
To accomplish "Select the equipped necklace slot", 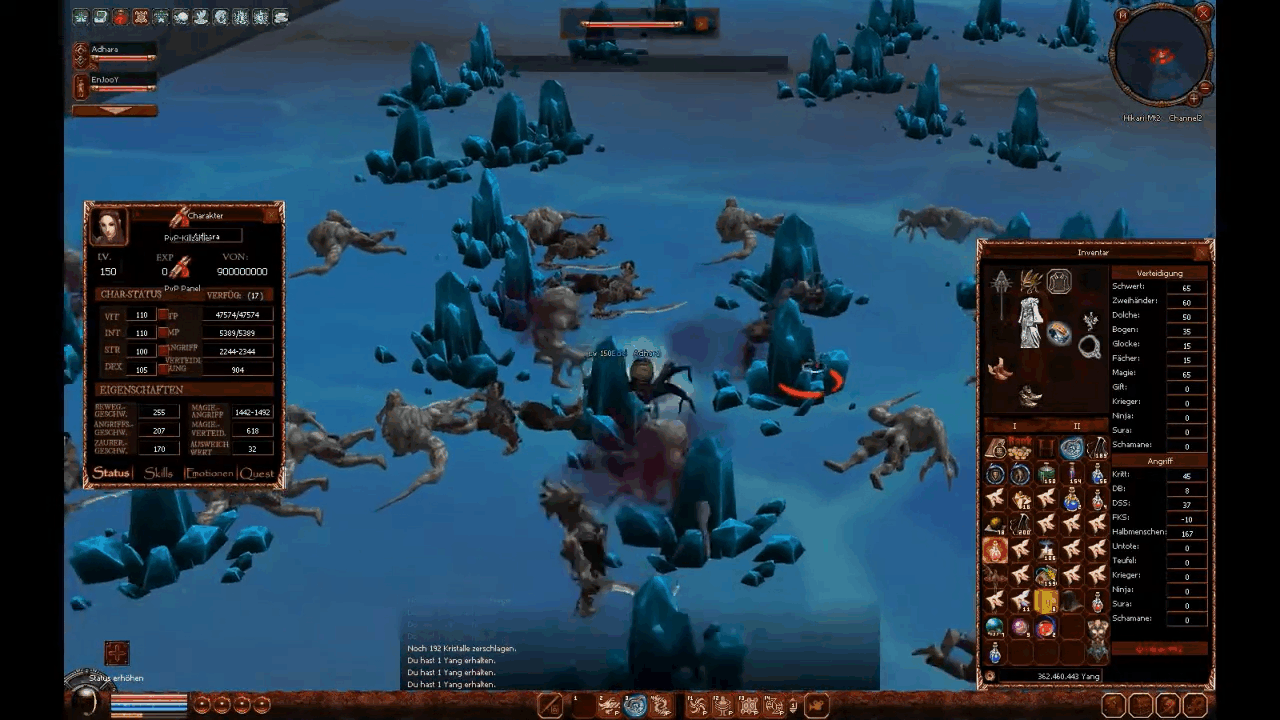I will pos(1090,346).
